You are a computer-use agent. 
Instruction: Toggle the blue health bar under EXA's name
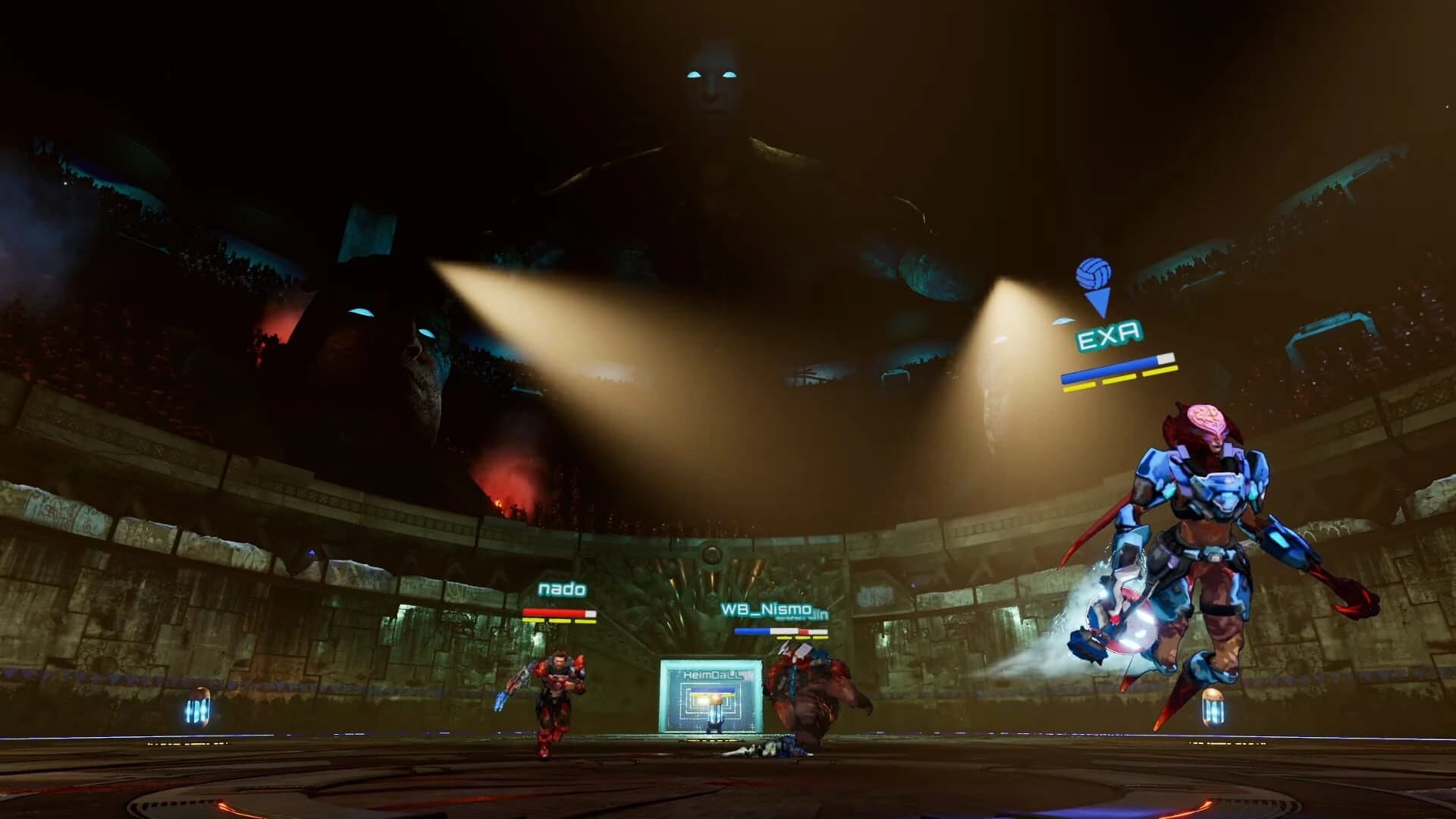(x=1113, y=369)
